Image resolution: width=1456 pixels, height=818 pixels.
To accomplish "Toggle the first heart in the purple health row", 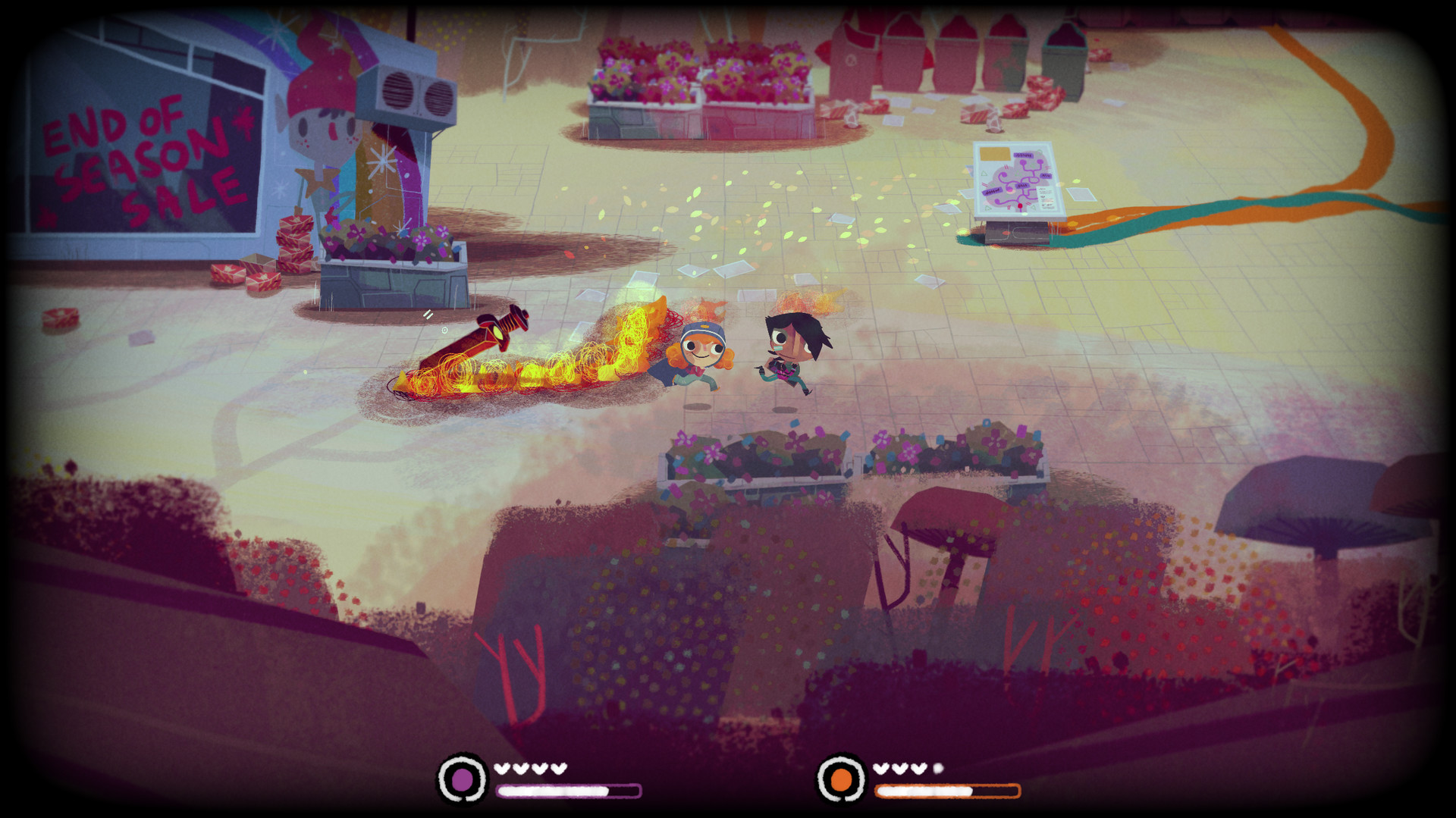I will coord(502,767).
